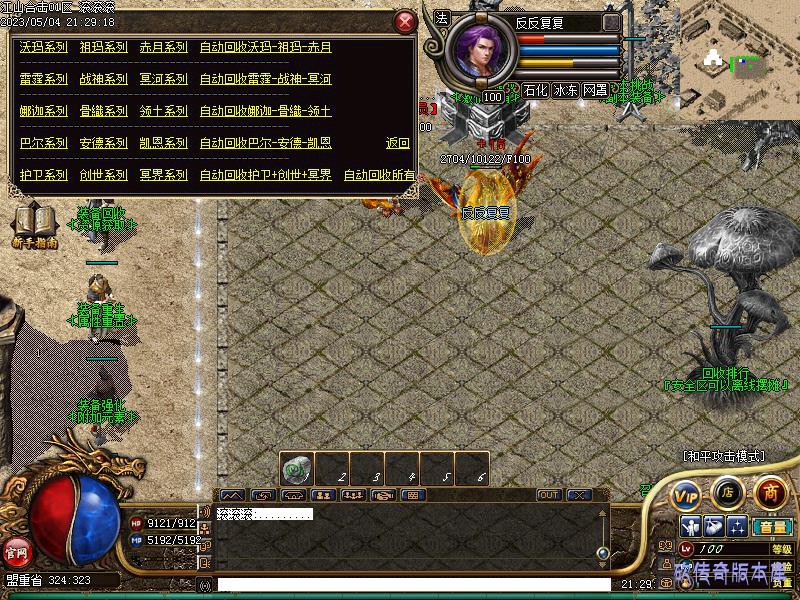The width and height of the screenshot is (800, 600).
Task: Open the 新手指南 beginner guide book
Action: (35, 224)
